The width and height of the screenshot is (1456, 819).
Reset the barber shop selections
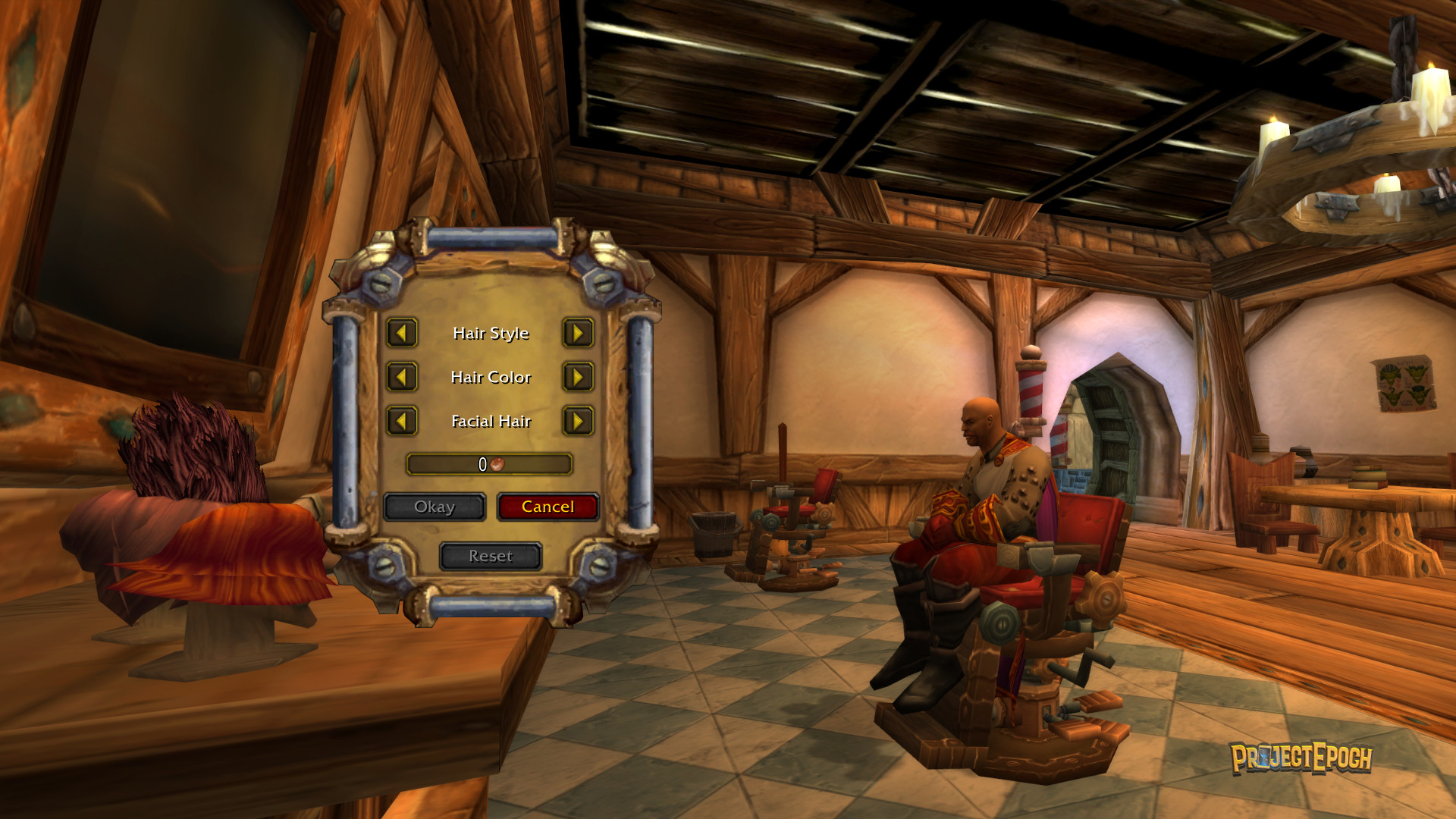(491, 556)
